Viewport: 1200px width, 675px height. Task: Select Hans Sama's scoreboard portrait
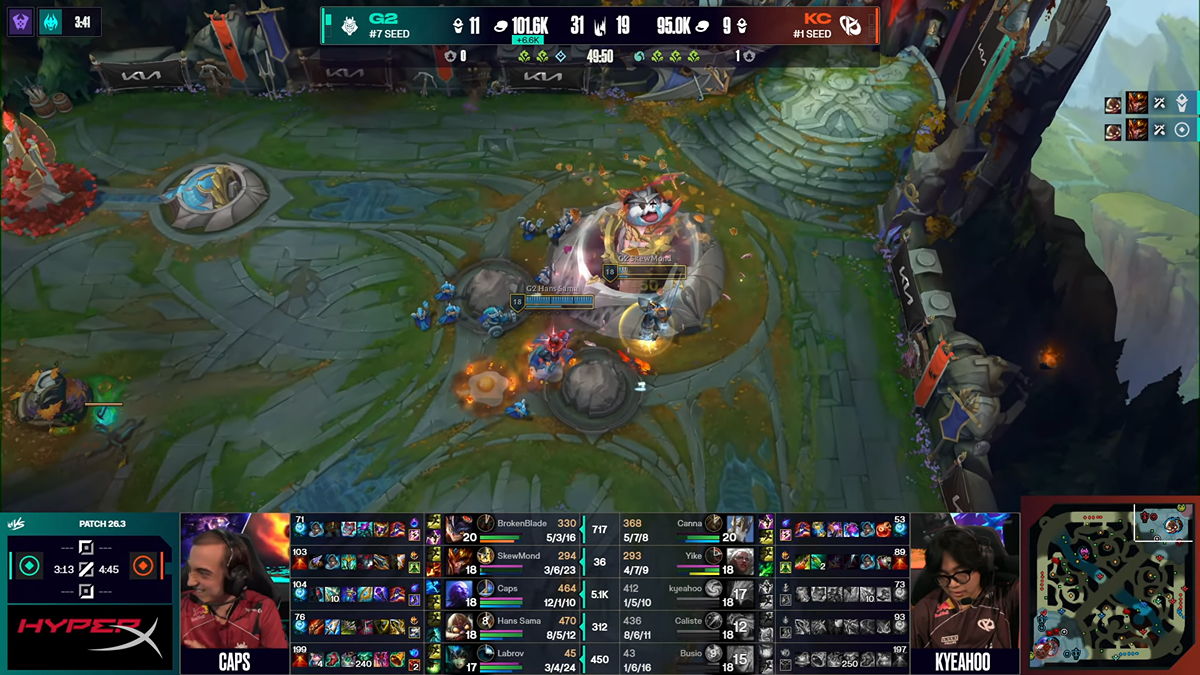(460, 626)
